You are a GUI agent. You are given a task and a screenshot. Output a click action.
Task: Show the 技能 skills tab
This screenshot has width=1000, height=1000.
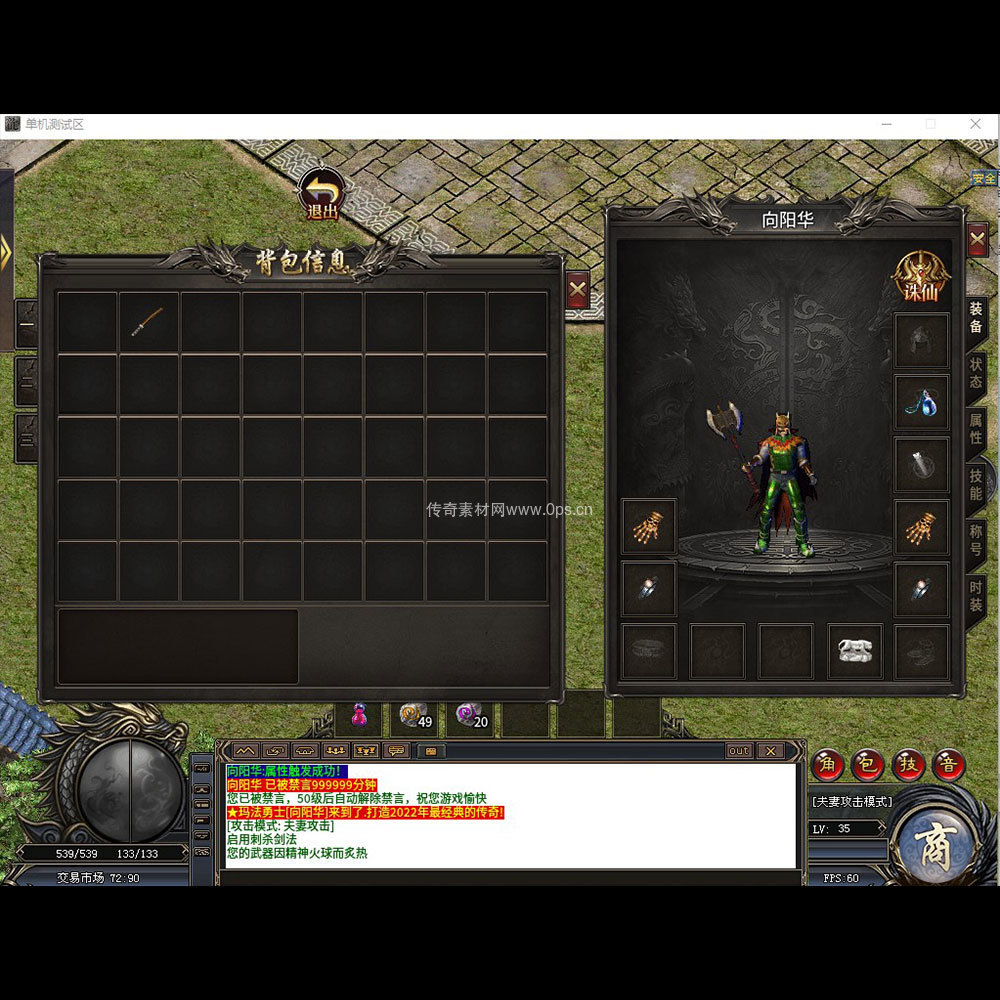click(x=975, y=484)
